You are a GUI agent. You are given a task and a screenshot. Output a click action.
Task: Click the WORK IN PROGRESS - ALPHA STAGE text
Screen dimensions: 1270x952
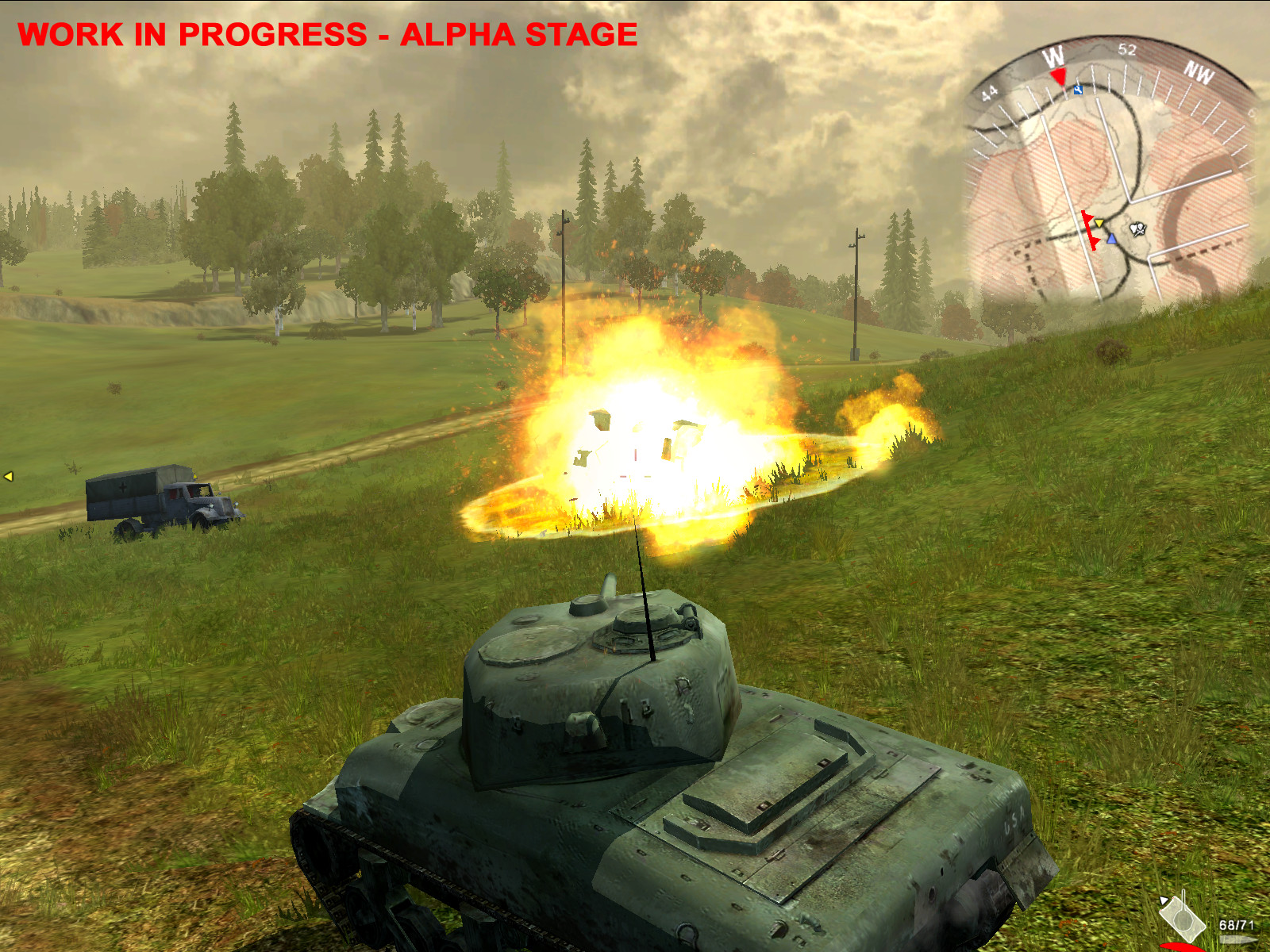coord(329,34)
